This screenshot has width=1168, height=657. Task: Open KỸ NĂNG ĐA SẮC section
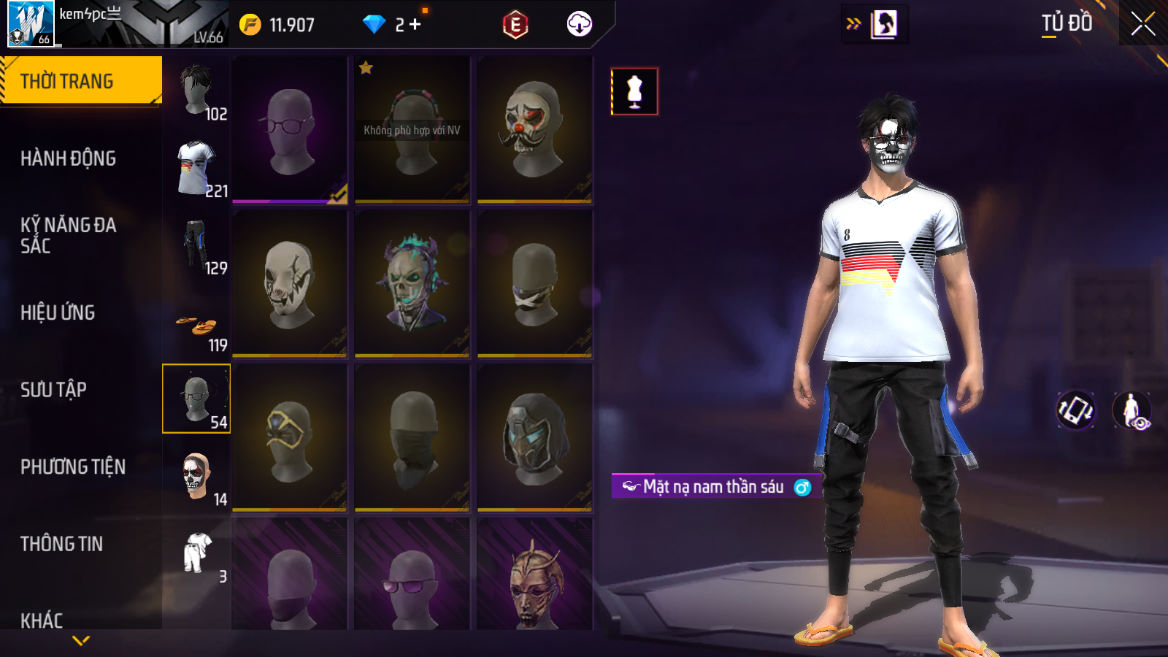click(x=68, y=234)
